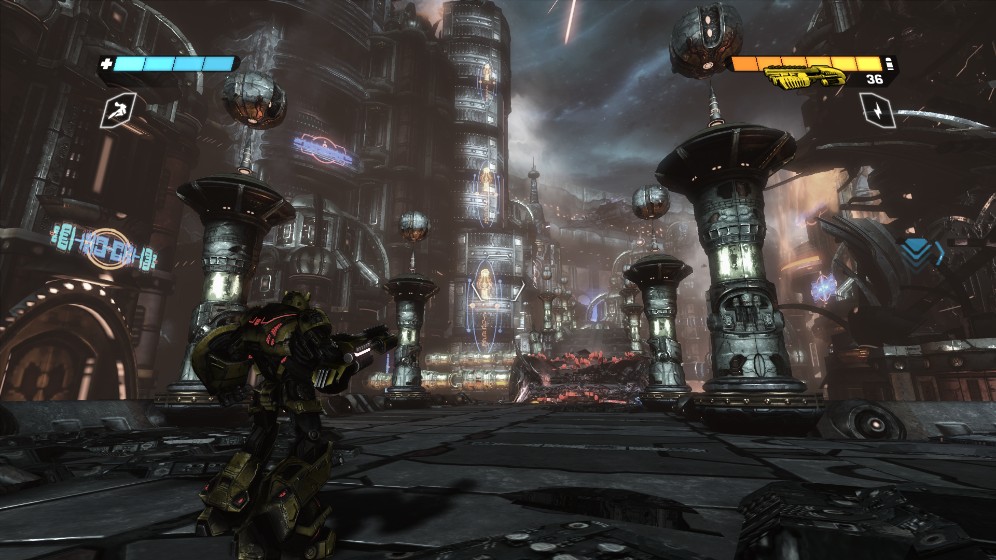Select the yellow equipped weapon icon
This screenshot has width=996, height=560.
tap(804, 77)
